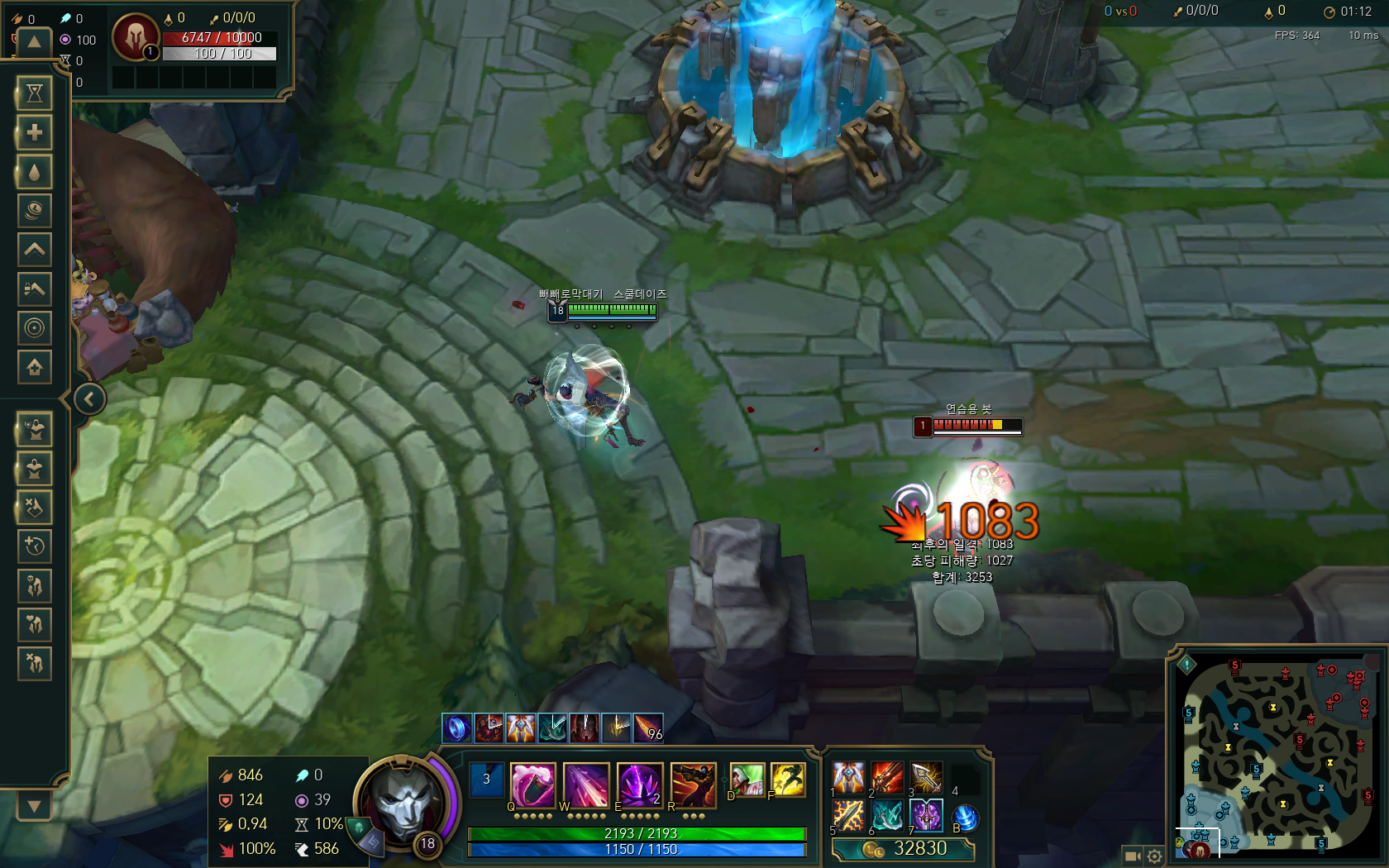
Task: Click the down arrow below the cheat sidebar
Action: pyautogui.click(x=34, y=806)
